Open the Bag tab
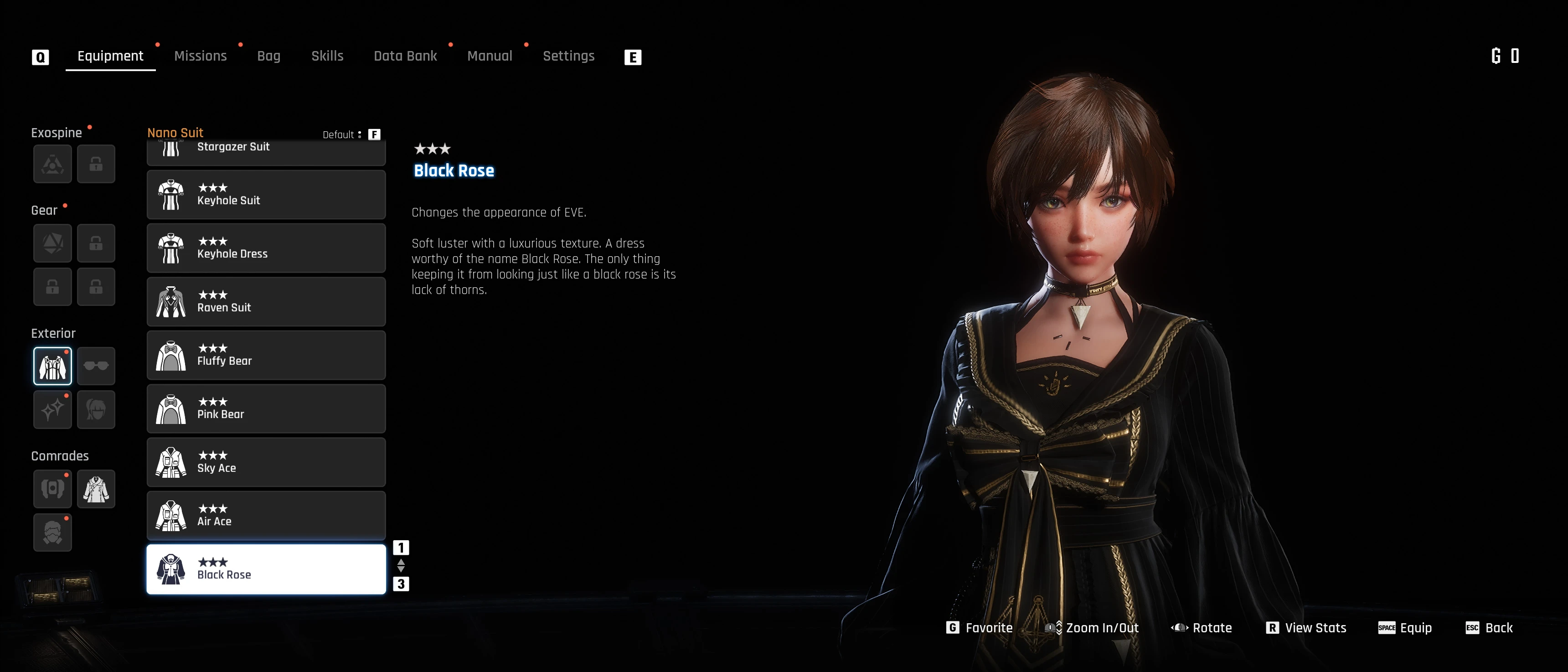1568x672 pixels. [268, 56]
